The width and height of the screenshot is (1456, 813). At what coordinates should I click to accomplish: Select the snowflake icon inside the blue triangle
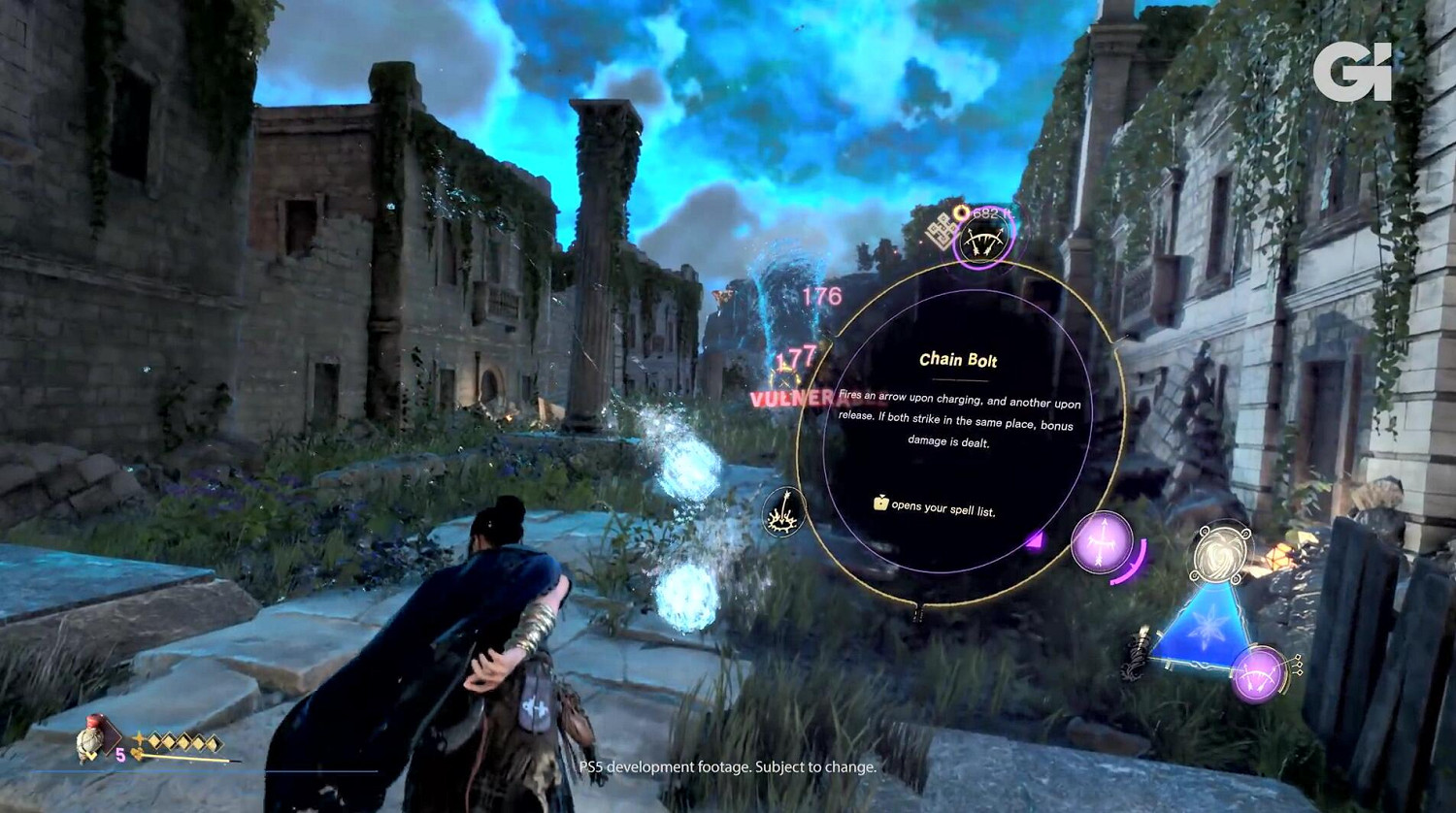1207,629
